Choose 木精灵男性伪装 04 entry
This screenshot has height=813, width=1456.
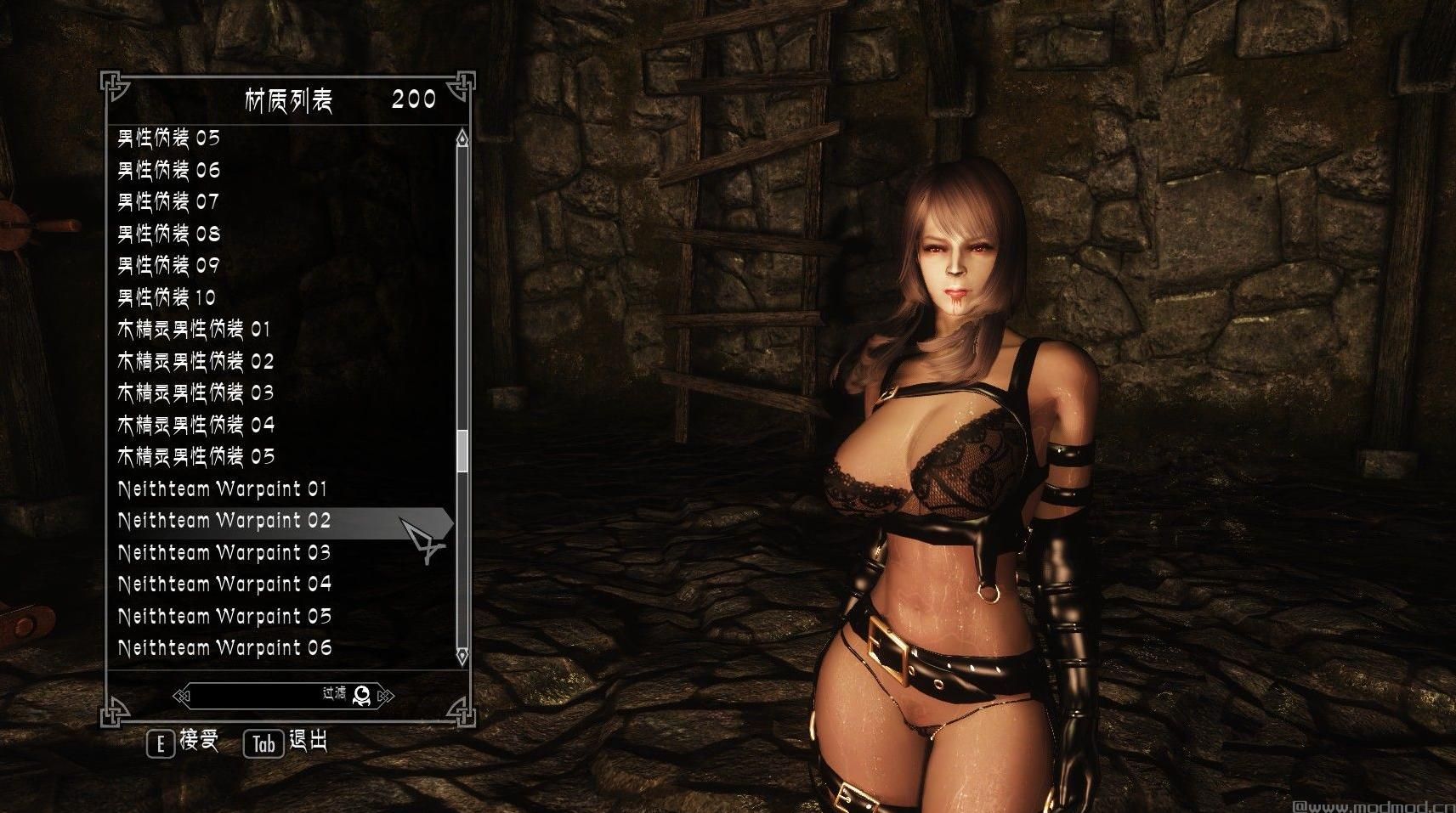coord(195,425)
